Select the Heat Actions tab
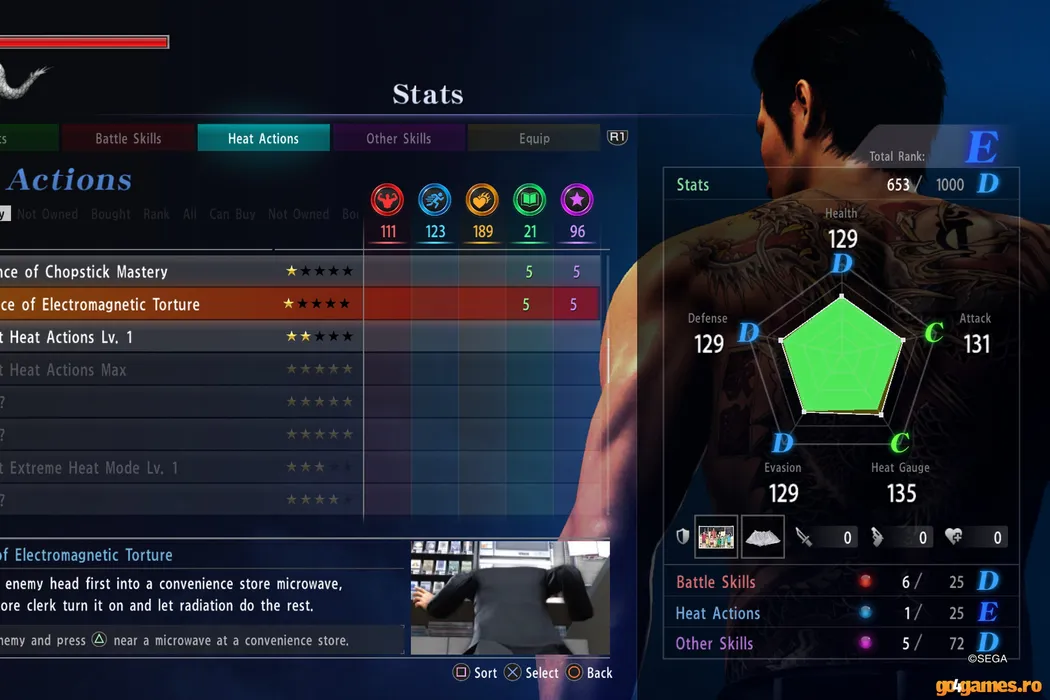This screenshot has width=1050, height=700. pos(263,138)
